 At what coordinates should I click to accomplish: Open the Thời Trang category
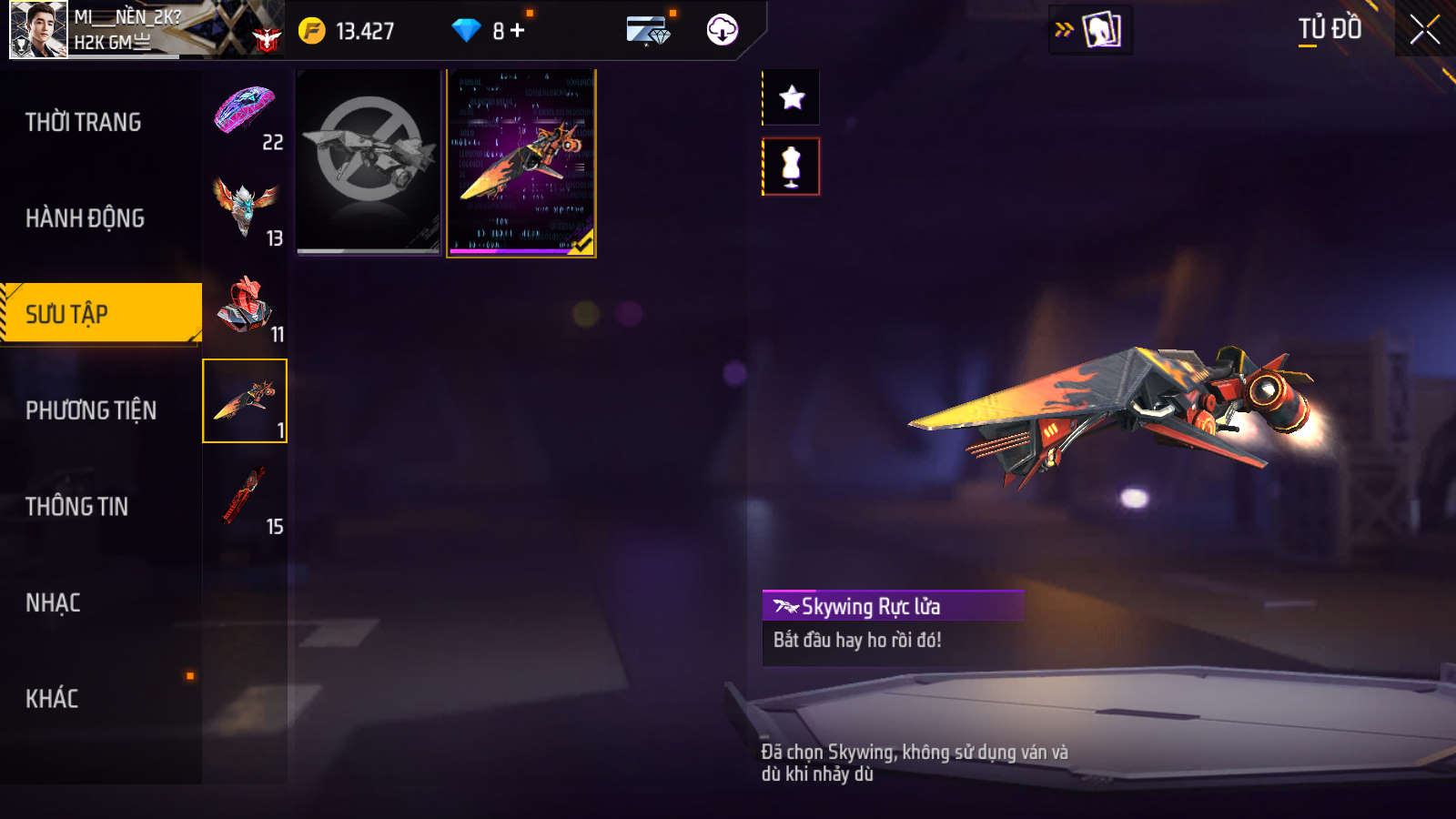pyautogui.click(x=84, y=122)
